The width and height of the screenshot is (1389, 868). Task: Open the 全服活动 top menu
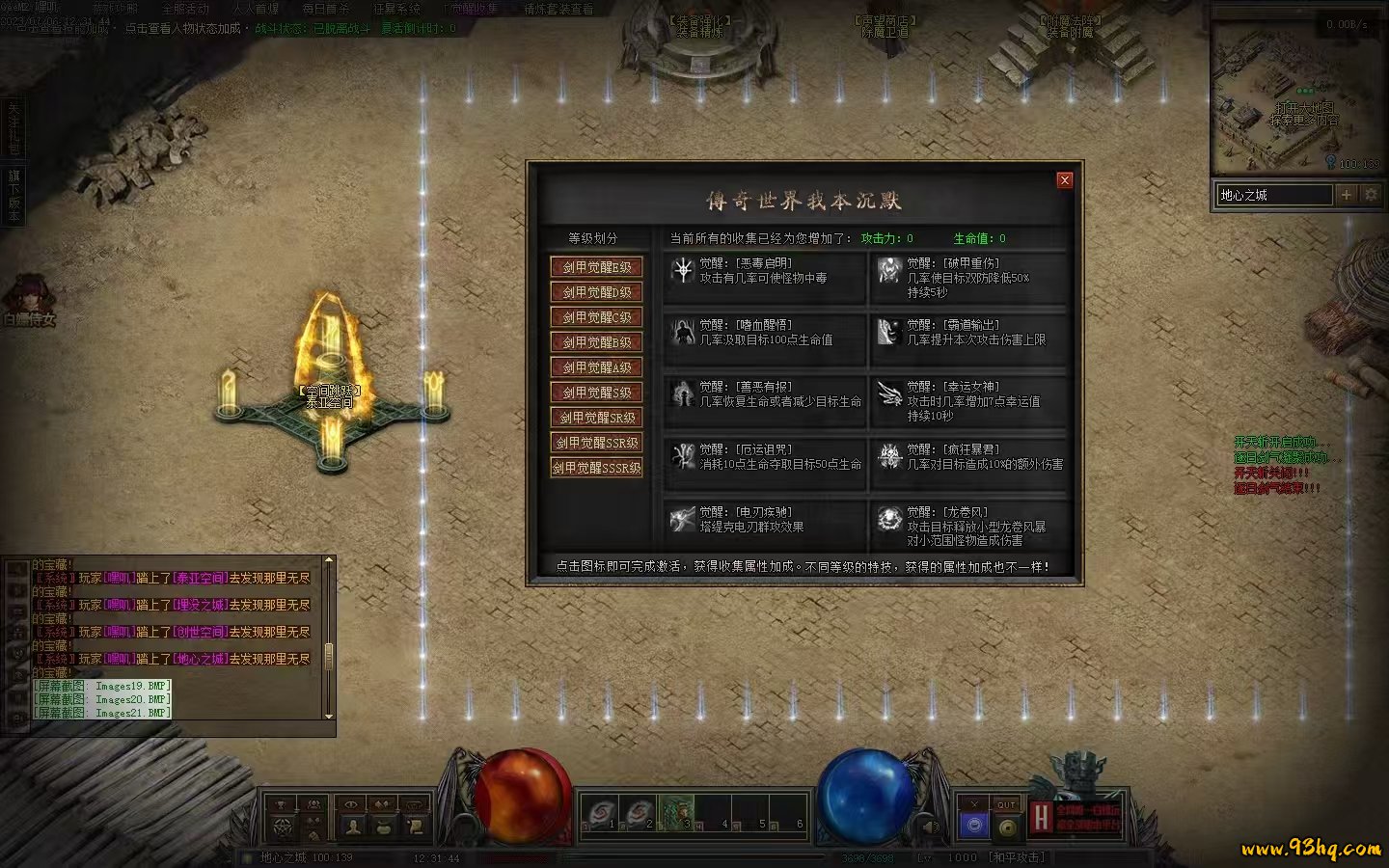[185, 9]
